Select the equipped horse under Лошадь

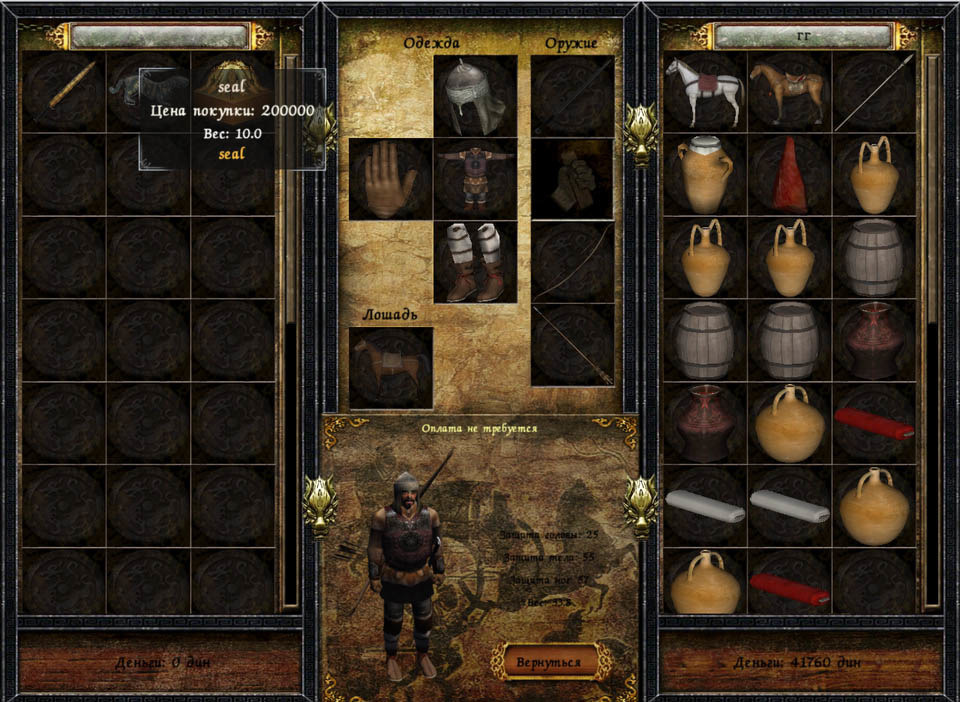390,367
